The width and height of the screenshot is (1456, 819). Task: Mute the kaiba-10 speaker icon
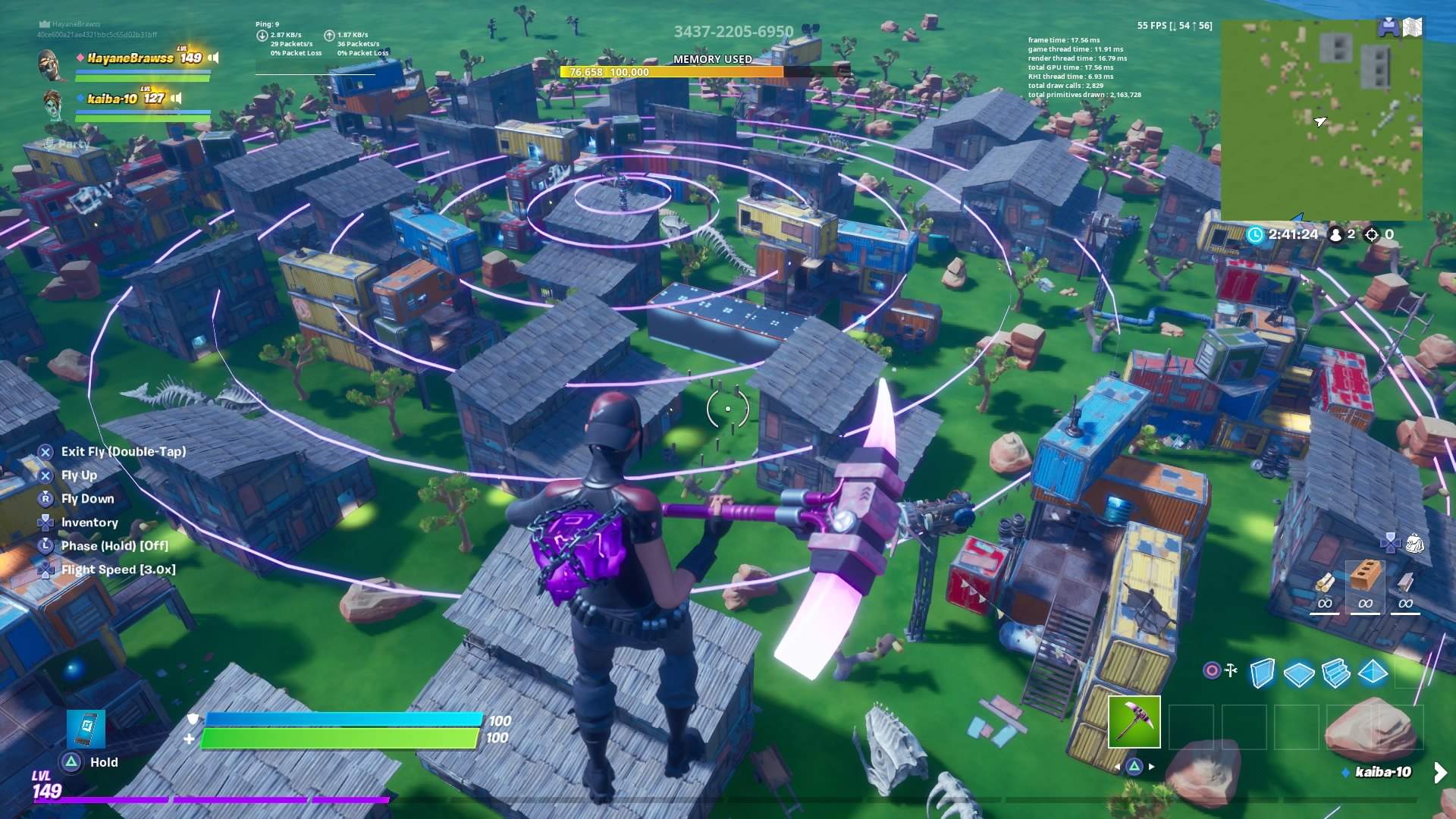(175, 98)
